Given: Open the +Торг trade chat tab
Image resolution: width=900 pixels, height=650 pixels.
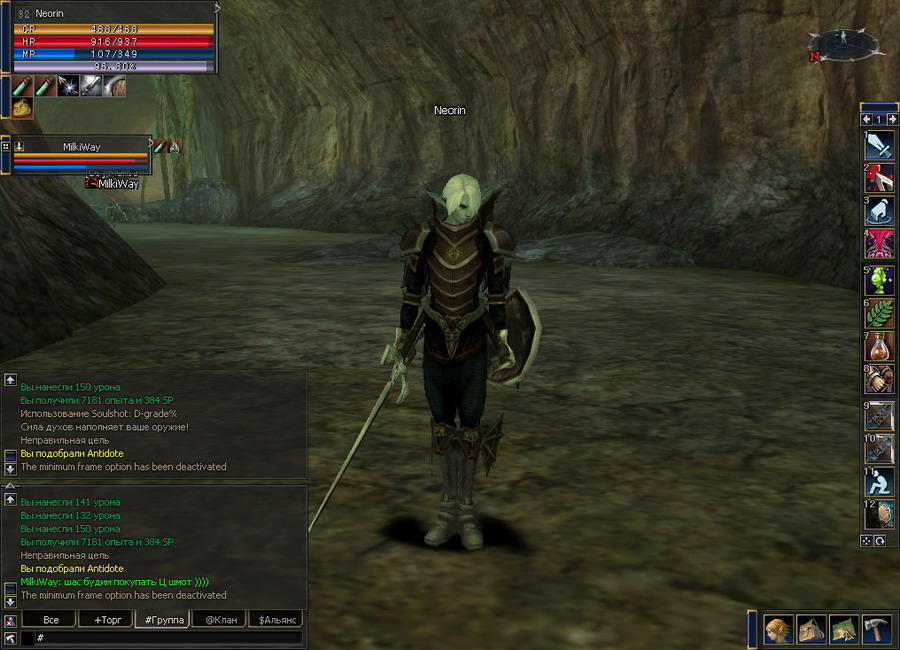Looking at the screenshot, I should tap(105, 620).
